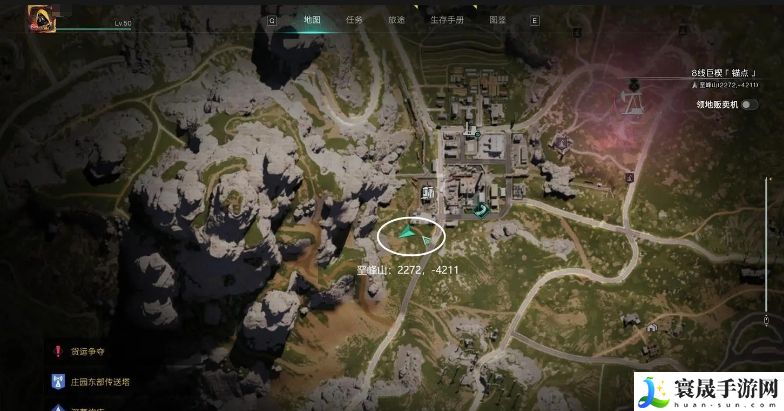Screen dimensions: 784x411
Task: Select the teal swirl marker in town
Action: point(482,209)
